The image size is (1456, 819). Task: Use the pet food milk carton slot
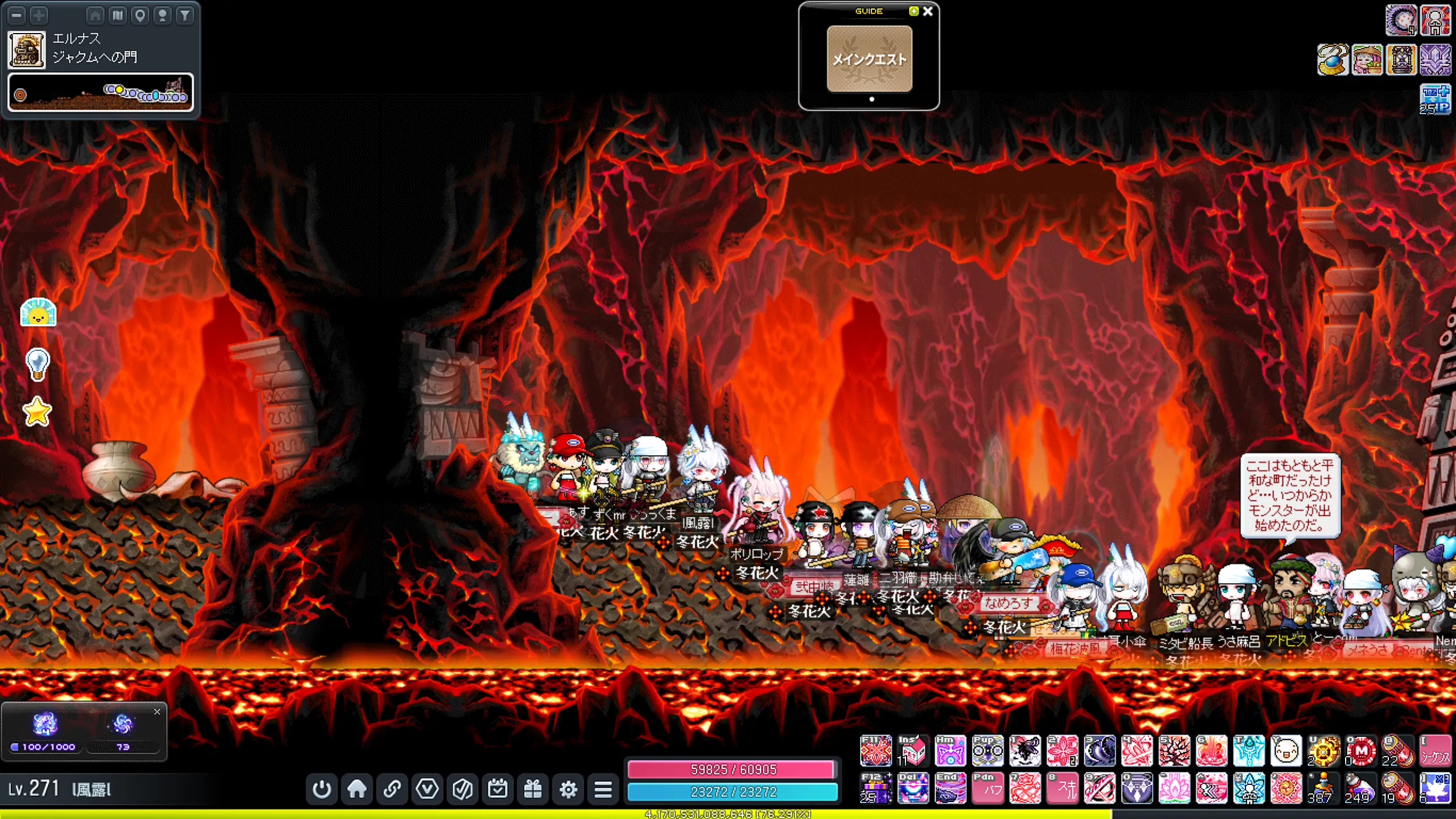click(x=913, y=751)
